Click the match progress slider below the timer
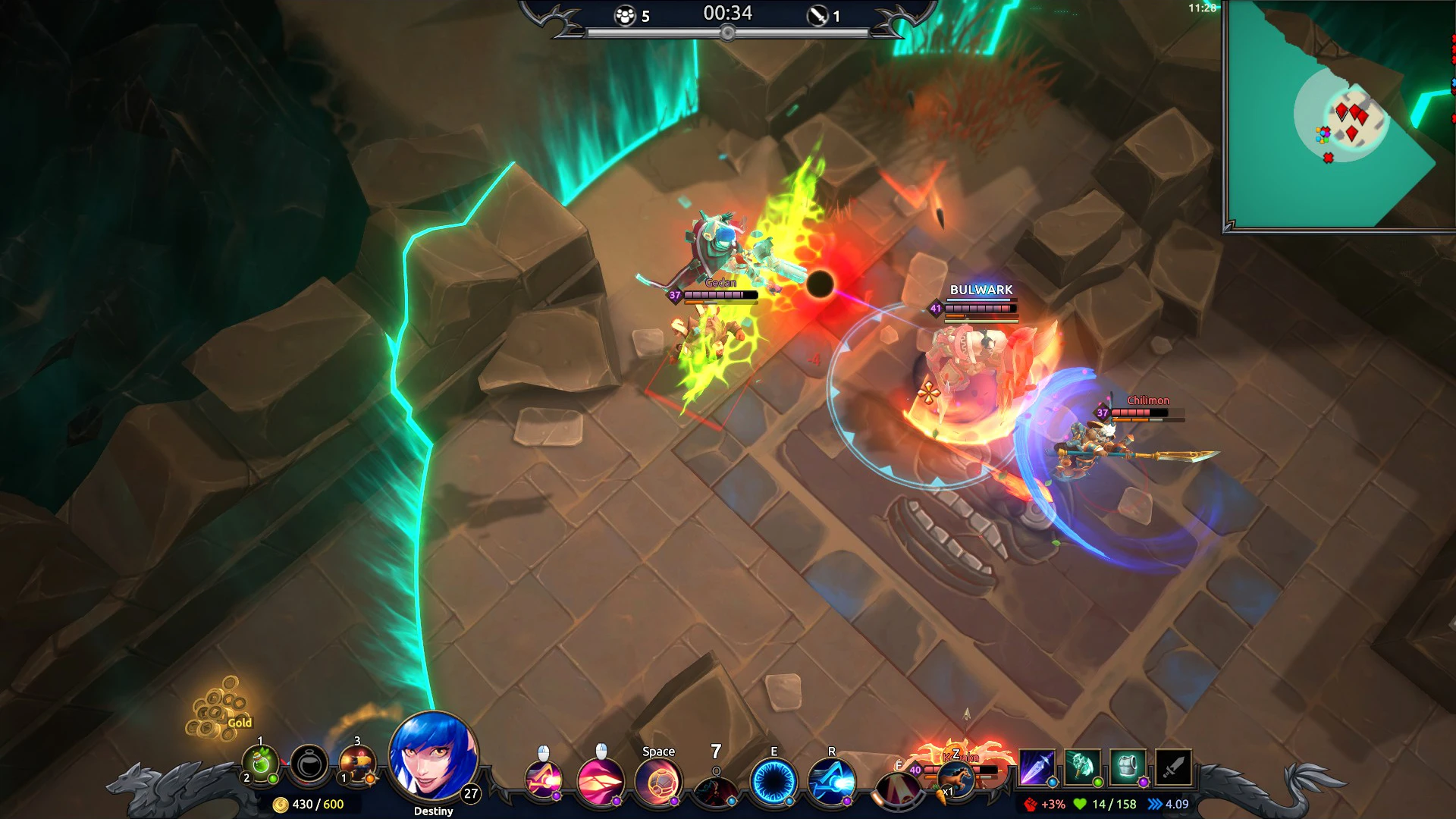Viewport: 1456px width, 819px height. pyautogui.click(x=728, y=32)
